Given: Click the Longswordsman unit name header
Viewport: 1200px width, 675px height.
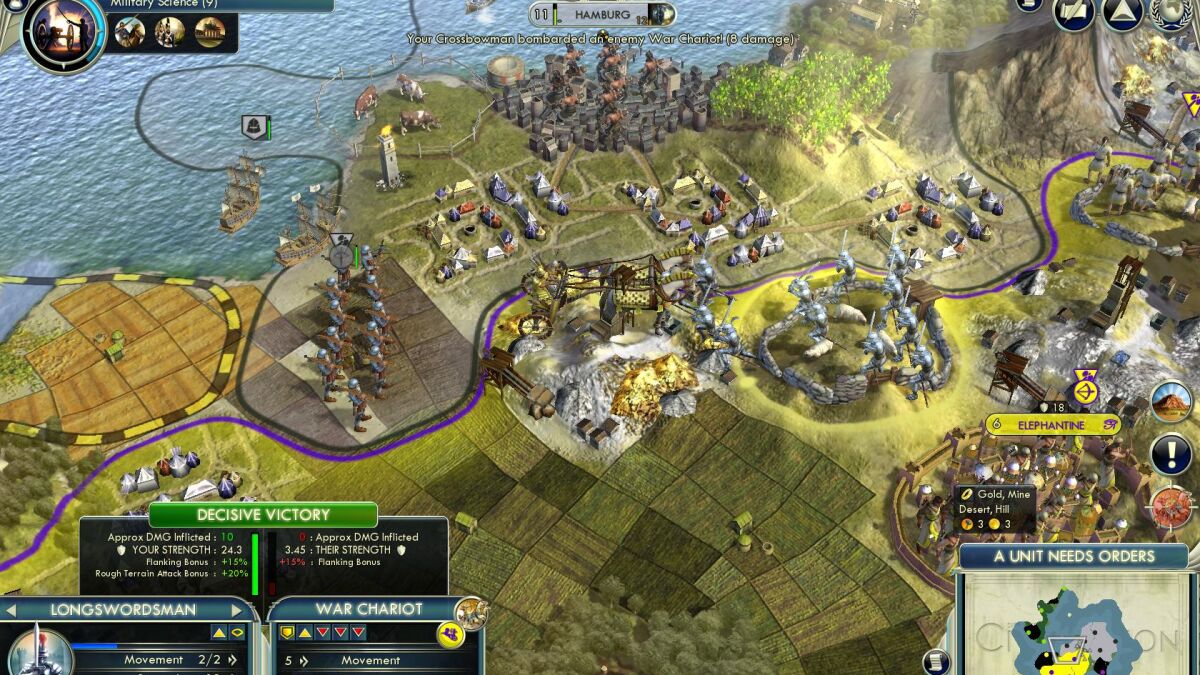Looking at the screenshot, I should [x=124, y=609].
